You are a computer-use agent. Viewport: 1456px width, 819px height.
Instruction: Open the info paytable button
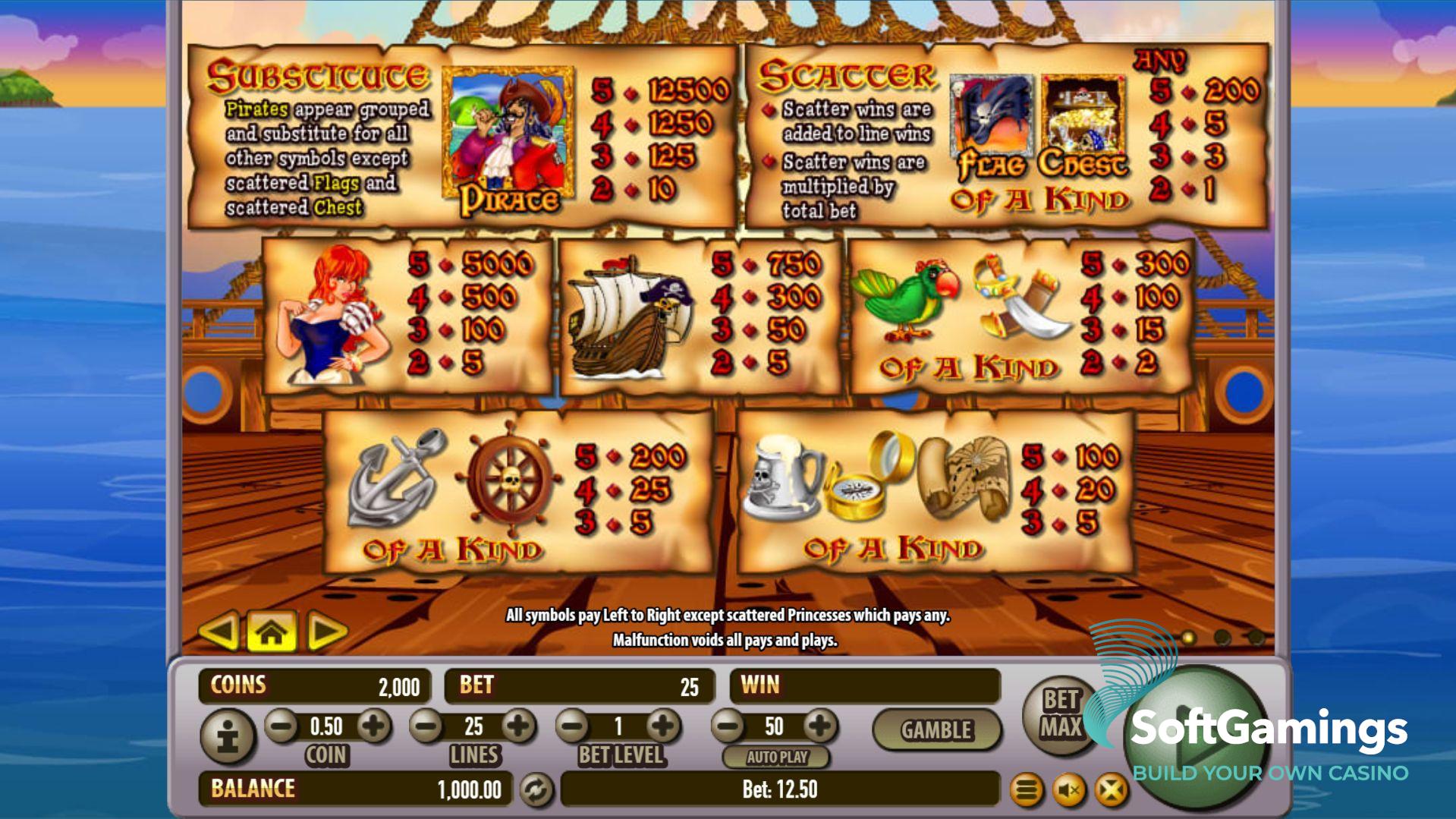click(228, 736)
